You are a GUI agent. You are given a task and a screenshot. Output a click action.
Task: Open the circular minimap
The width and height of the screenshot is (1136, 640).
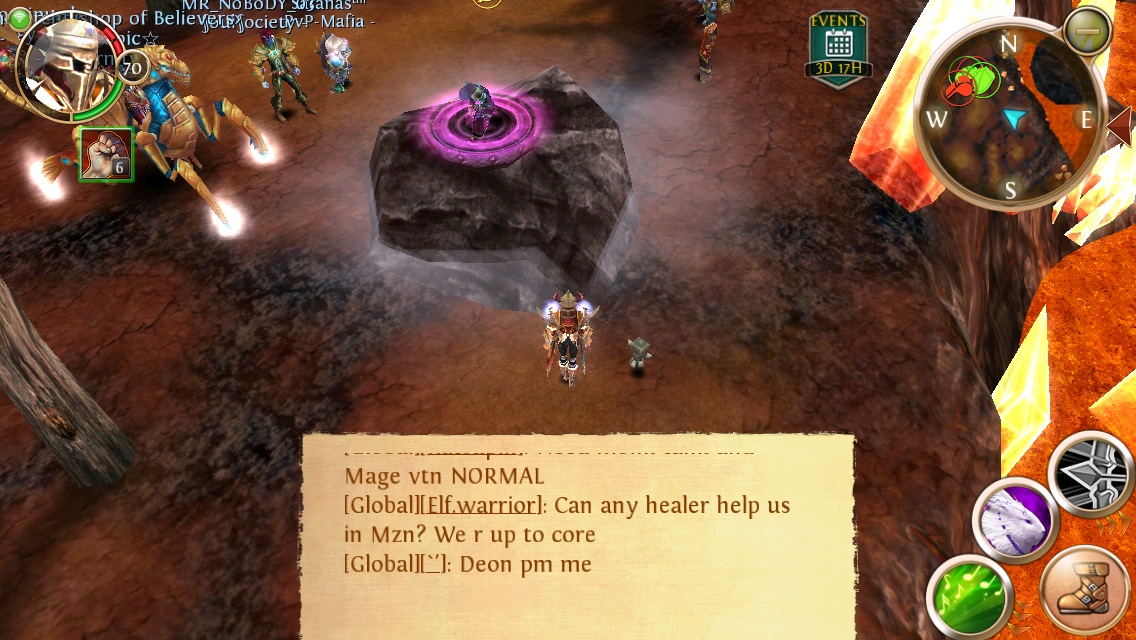pyautogui.click(x=1009, y=118)
